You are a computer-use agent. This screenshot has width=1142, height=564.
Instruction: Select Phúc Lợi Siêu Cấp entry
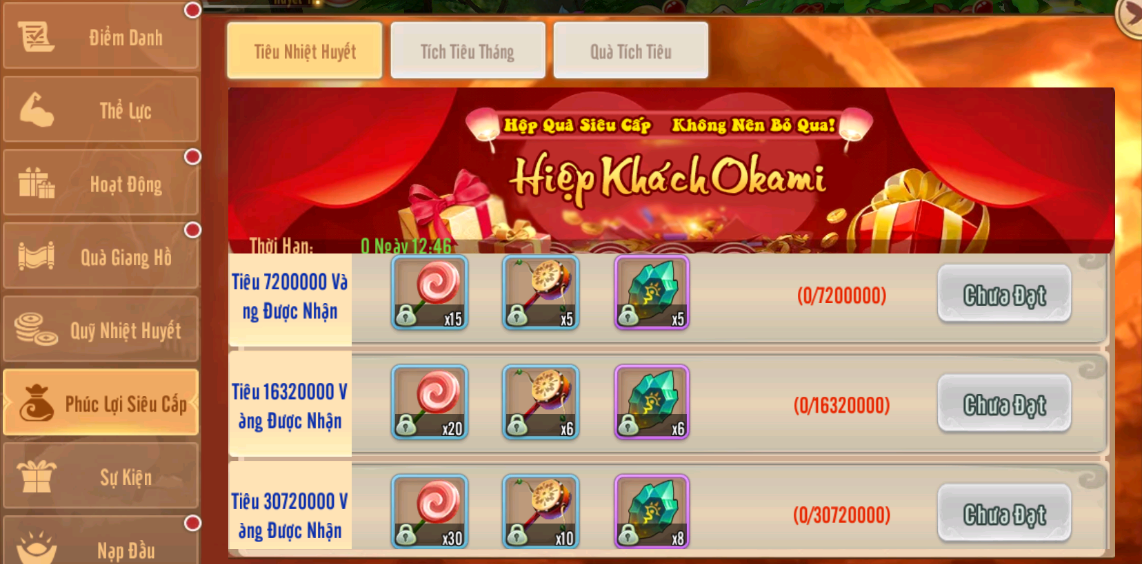pos(100,403)
